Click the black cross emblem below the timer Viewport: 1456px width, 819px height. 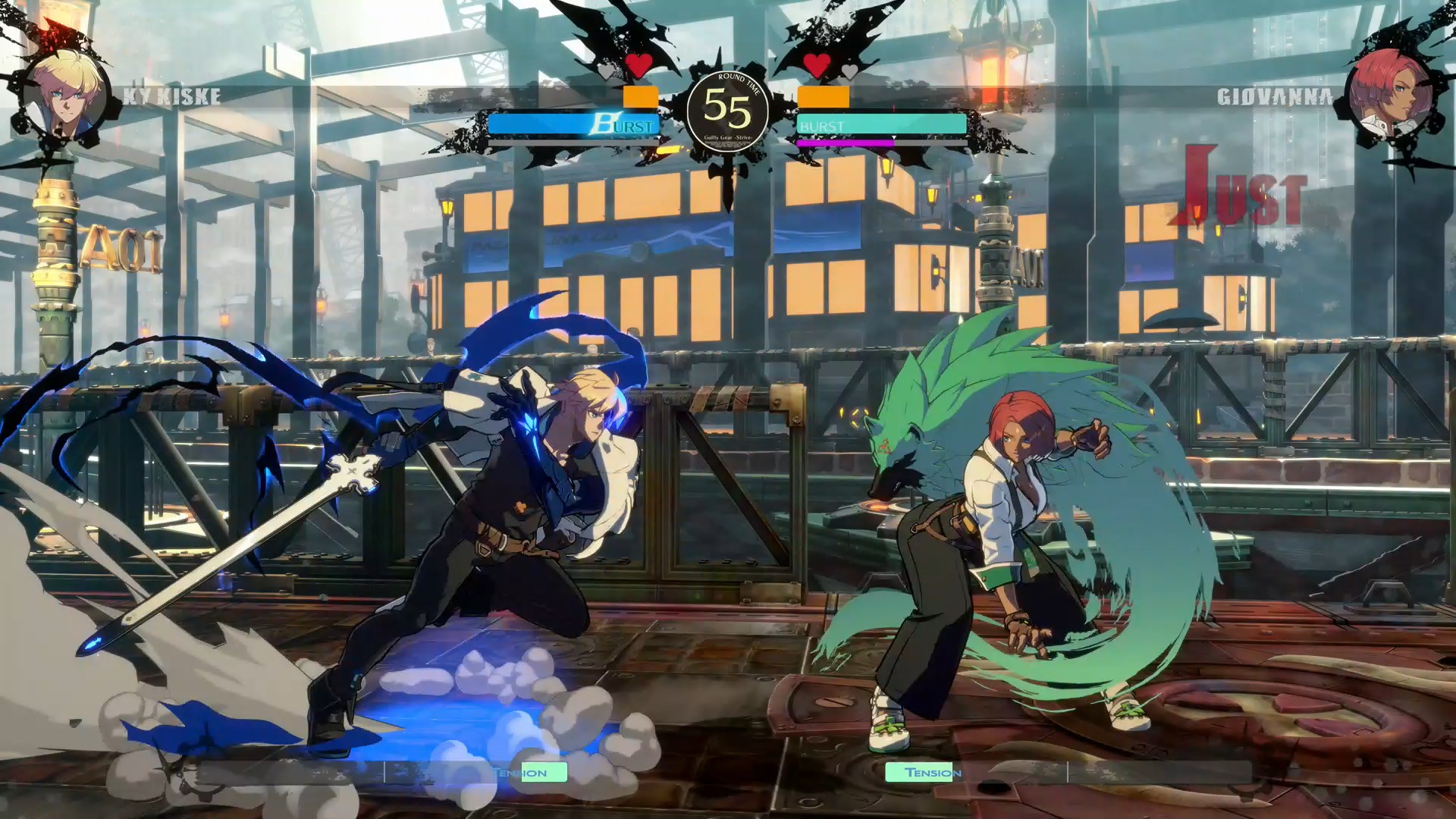click(730, 174)
